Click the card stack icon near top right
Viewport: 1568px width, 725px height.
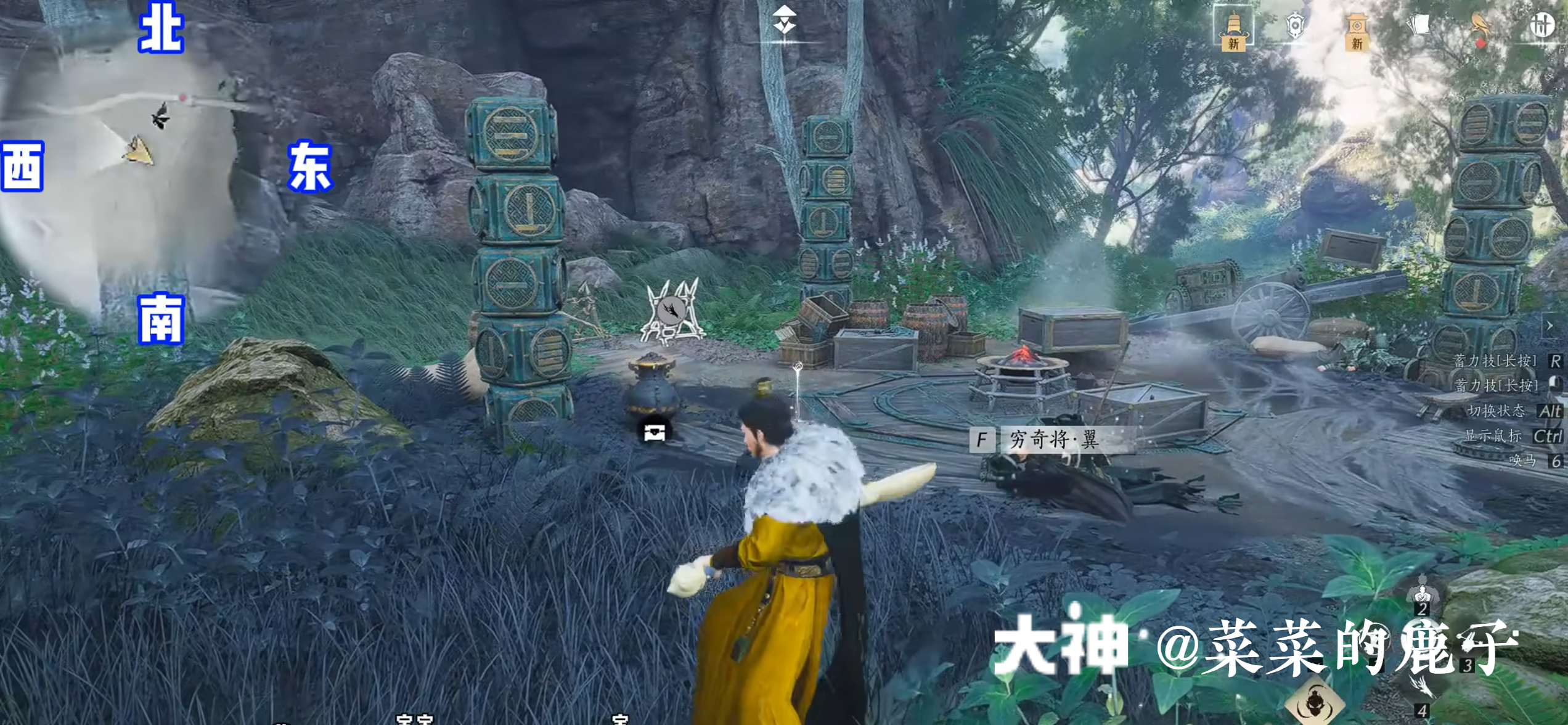[x=1418, y=23]
